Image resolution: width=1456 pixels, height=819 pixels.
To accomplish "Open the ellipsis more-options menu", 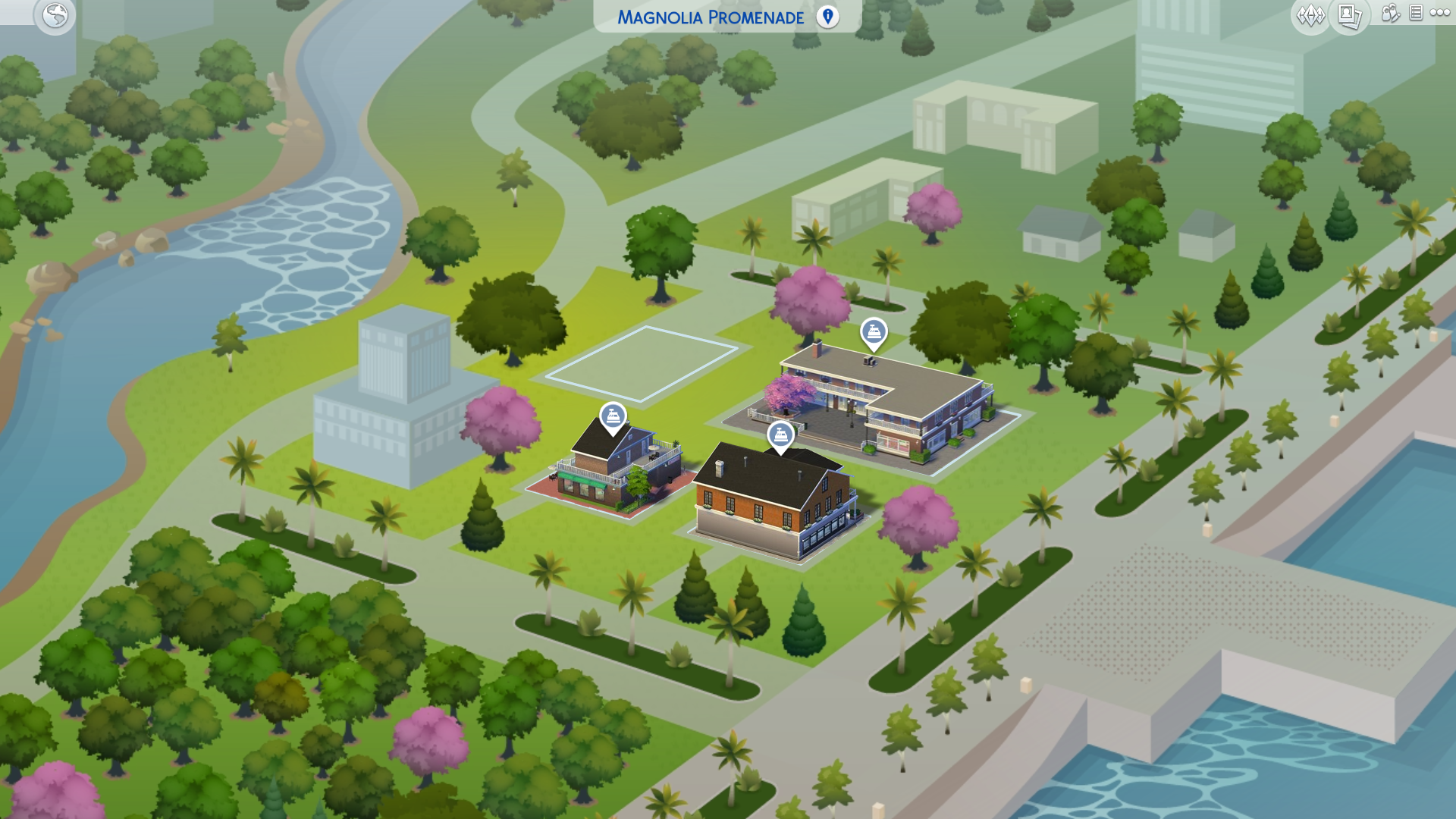I will 1440,14.
